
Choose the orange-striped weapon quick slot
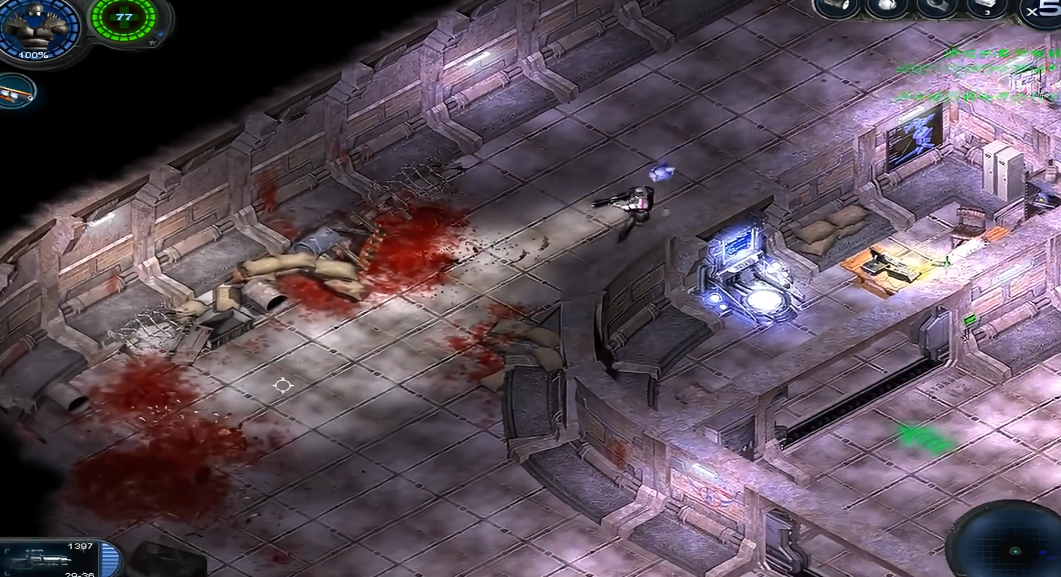pyautogui.click(x=17, y=91)
